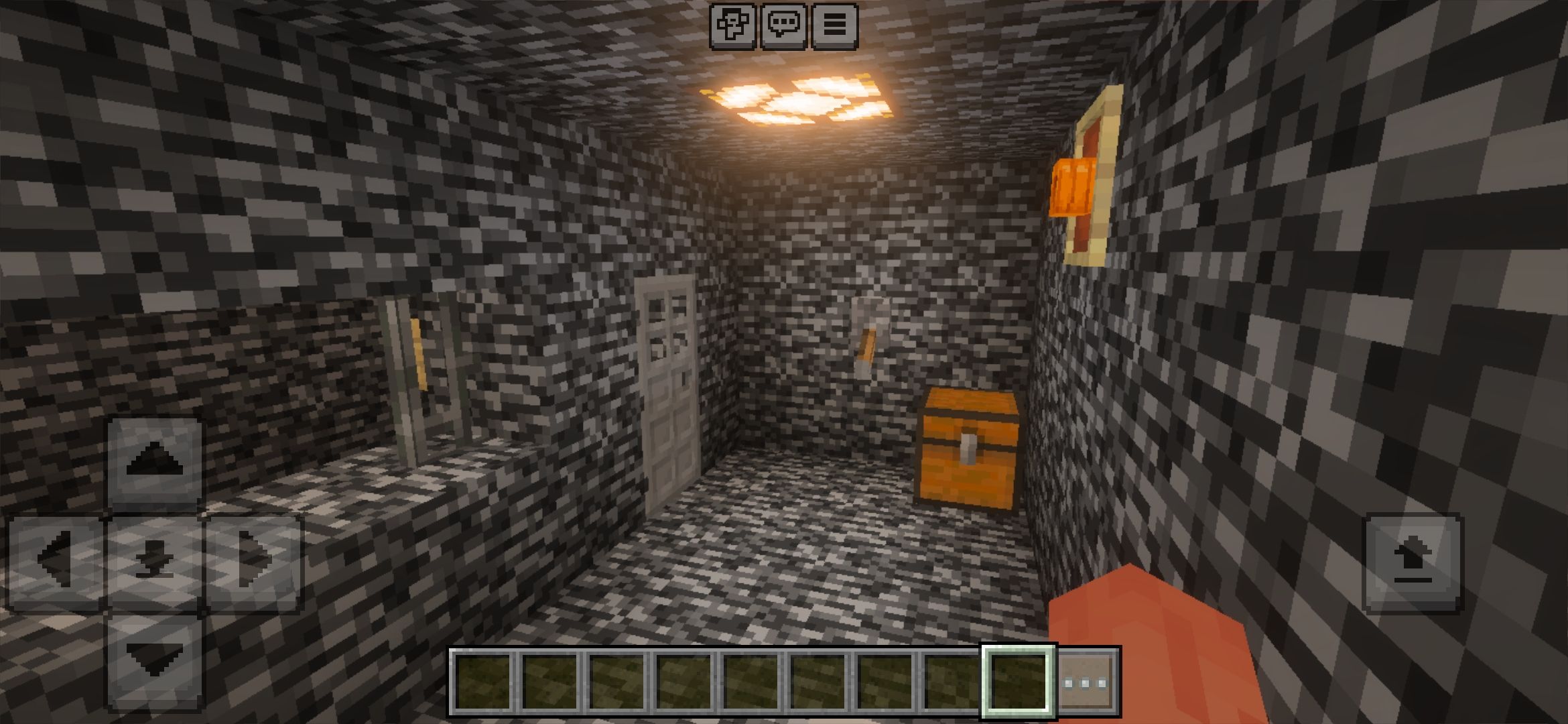This screenshot has width=1568, height=724.
Task: Toggle the sneak button in D-pad center
Action: 155,561
